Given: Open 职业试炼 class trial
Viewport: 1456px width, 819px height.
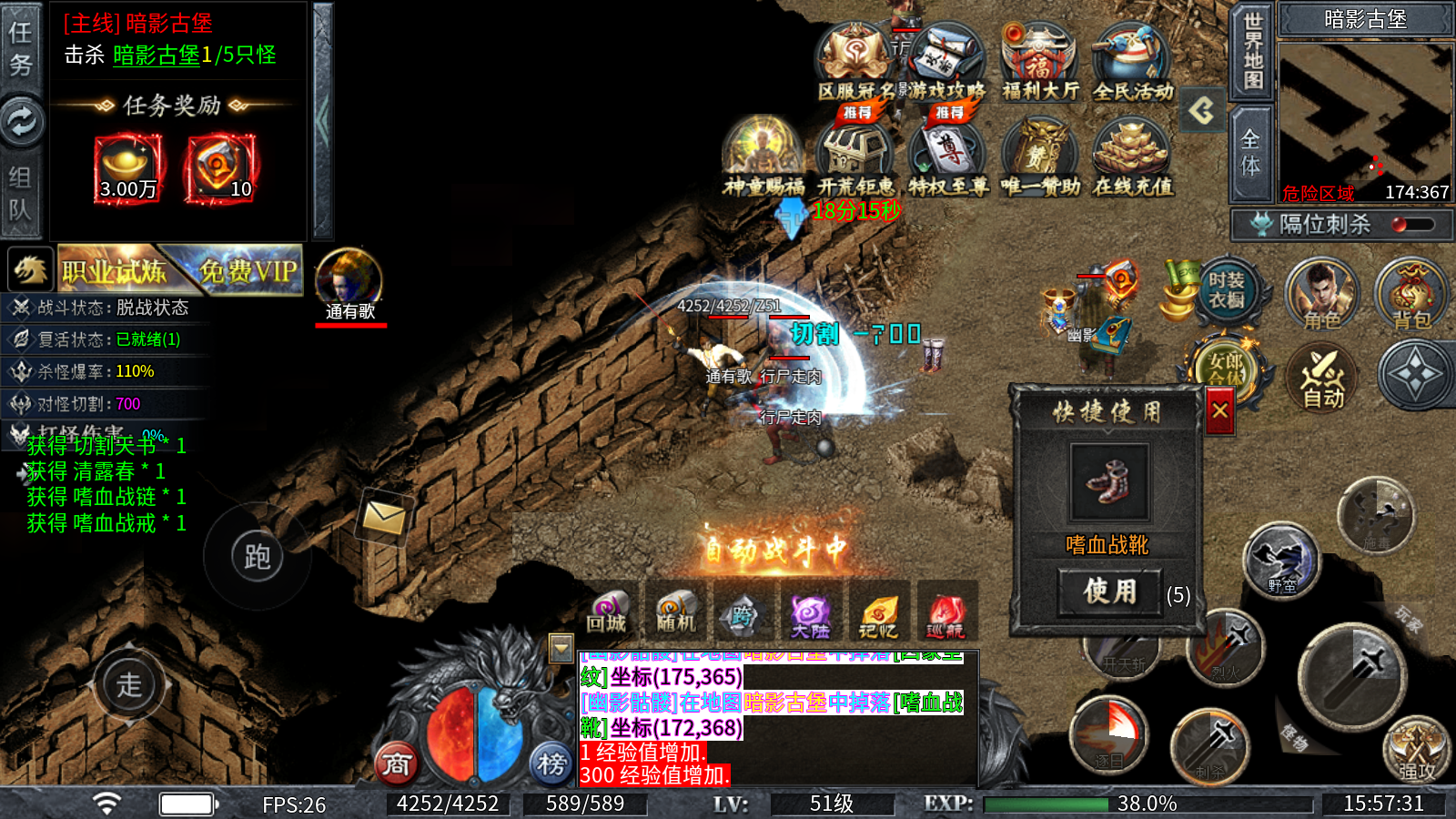Looking at the screenshot, I should click(114, 270).
